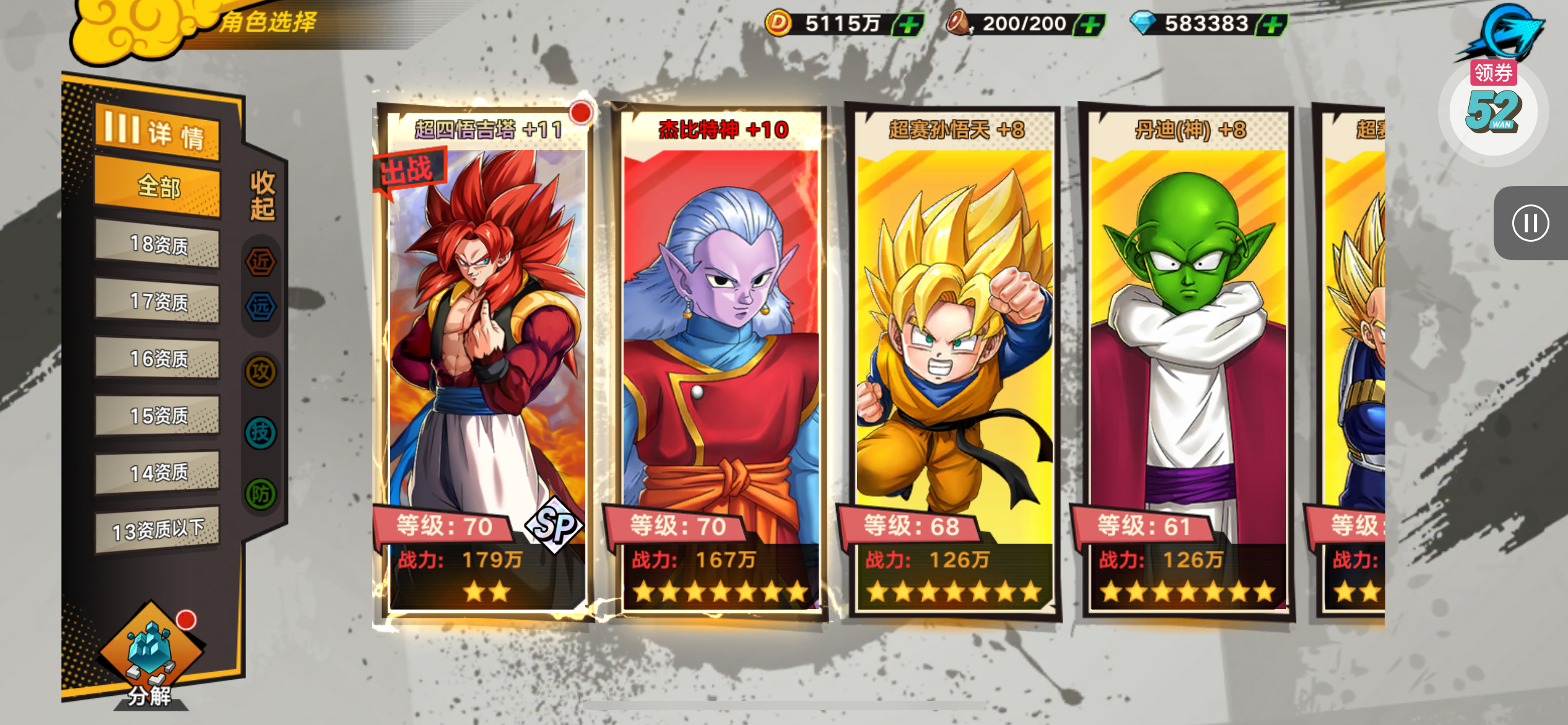
Task: Toggle the 技 skill type filter
Action: click(x=261, y=433)
